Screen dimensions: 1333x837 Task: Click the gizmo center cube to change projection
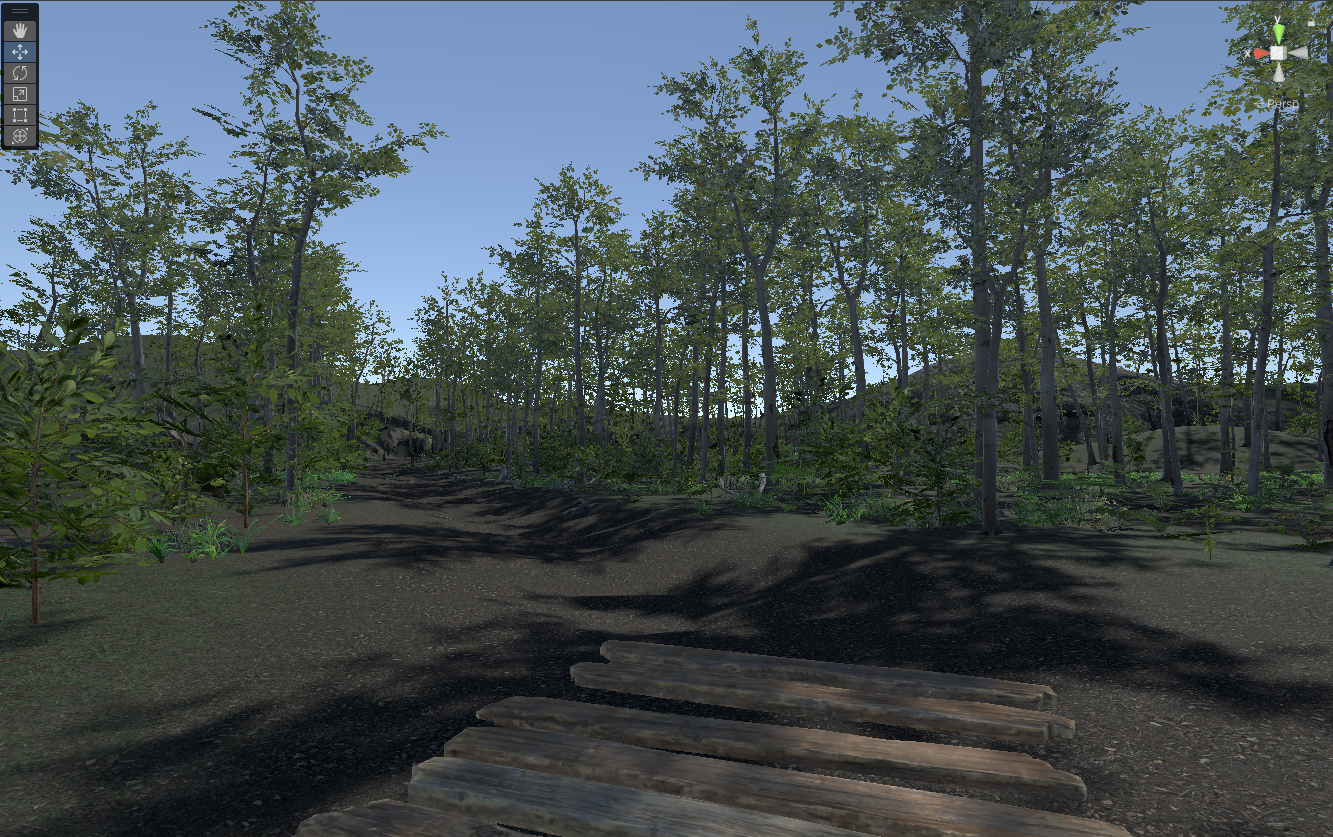pos(1278,53)
